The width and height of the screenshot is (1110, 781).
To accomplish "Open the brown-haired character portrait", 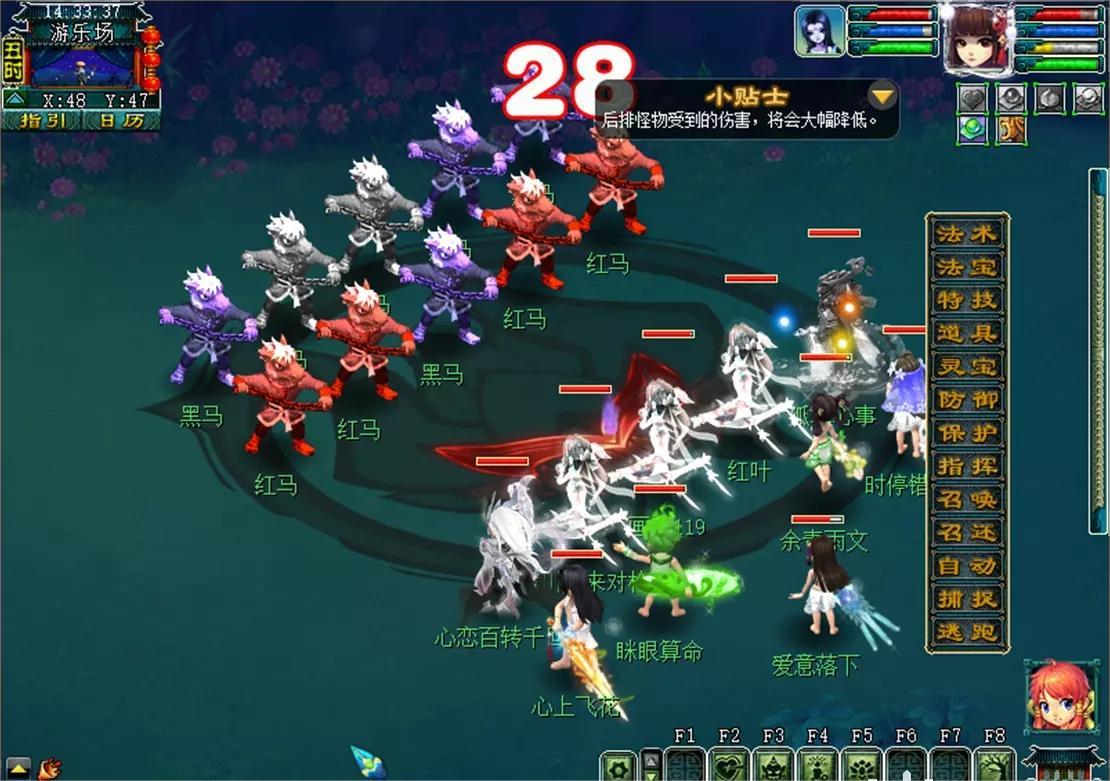I will (977, 38).
